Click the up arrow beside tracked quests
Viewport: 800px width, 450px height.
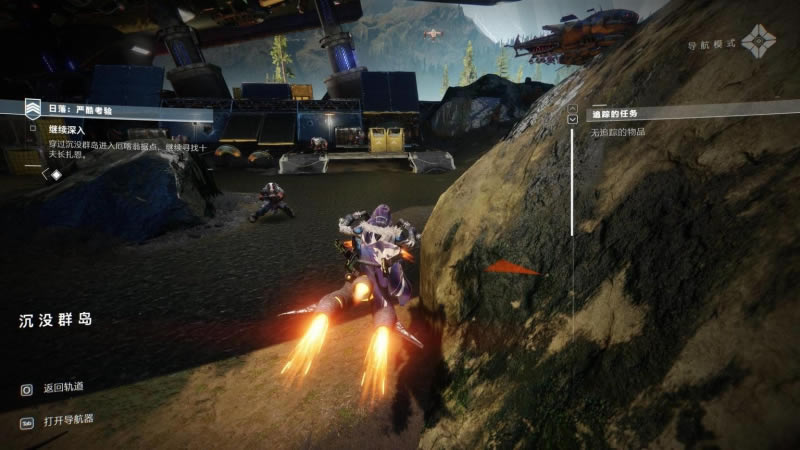click(572, 106)
